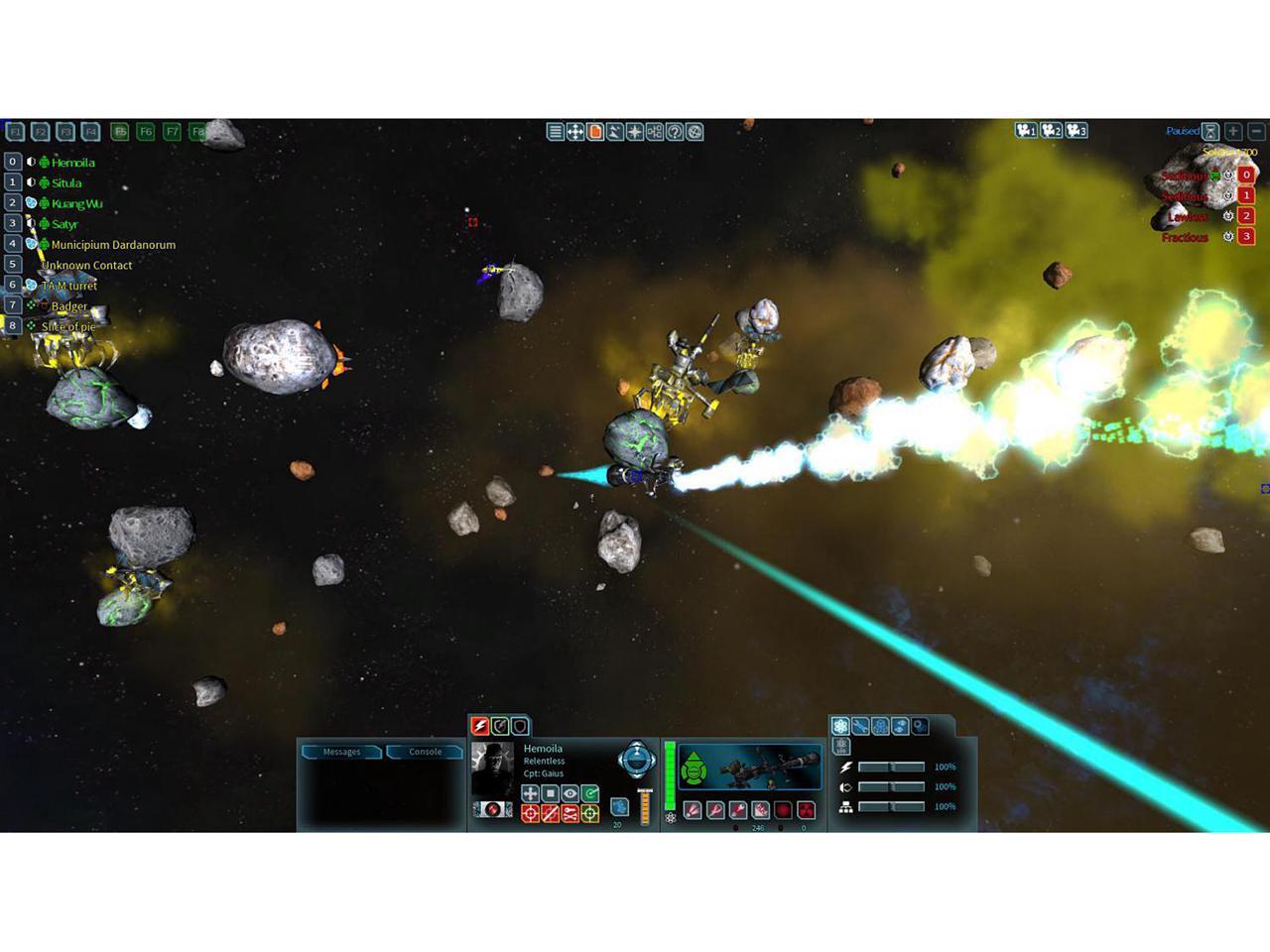
Task: Increase game speed with the plus button
Action: 1233,131
